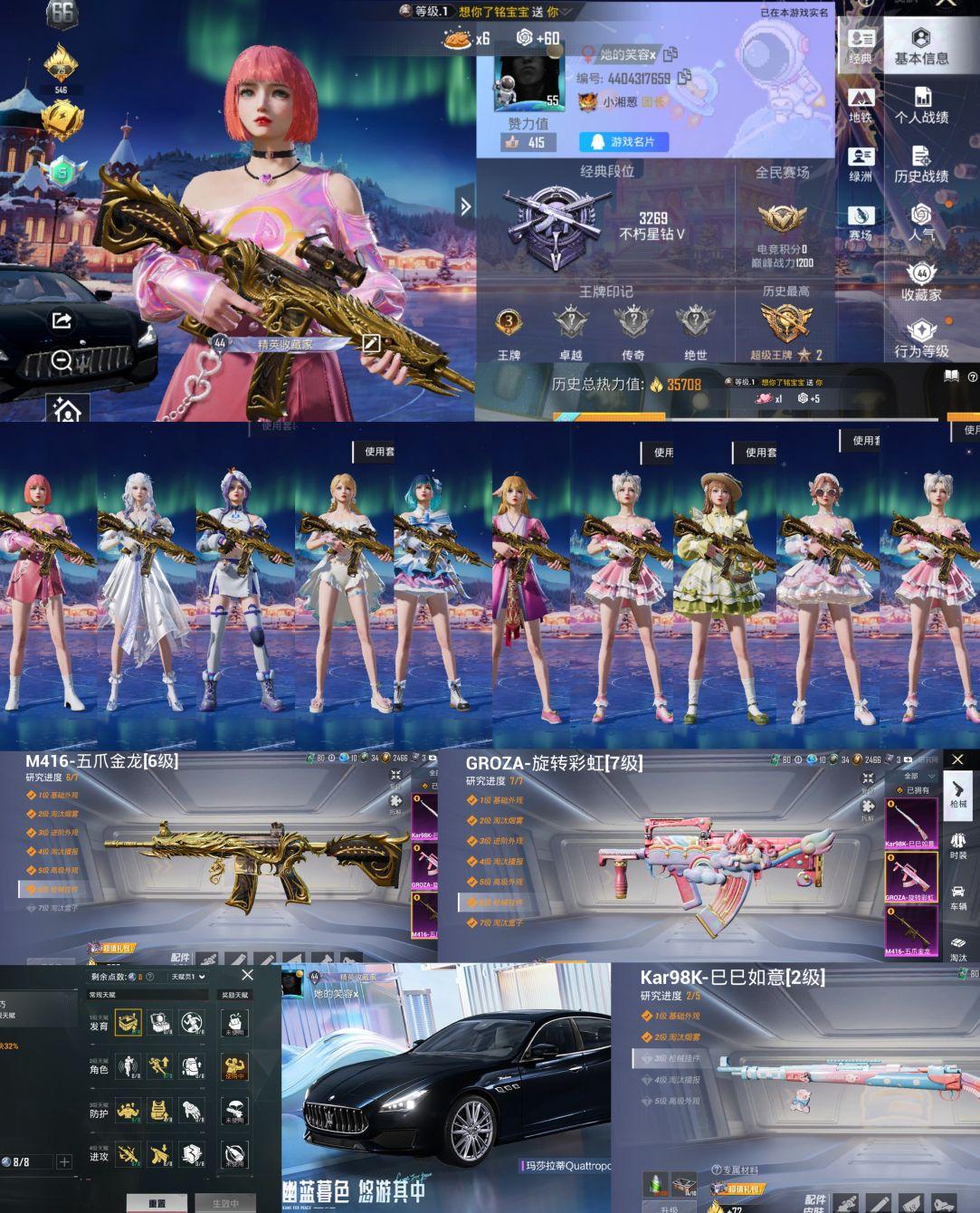Switch to the 地铁 mode tab
Screen dimensions: 980x1213
860,105
